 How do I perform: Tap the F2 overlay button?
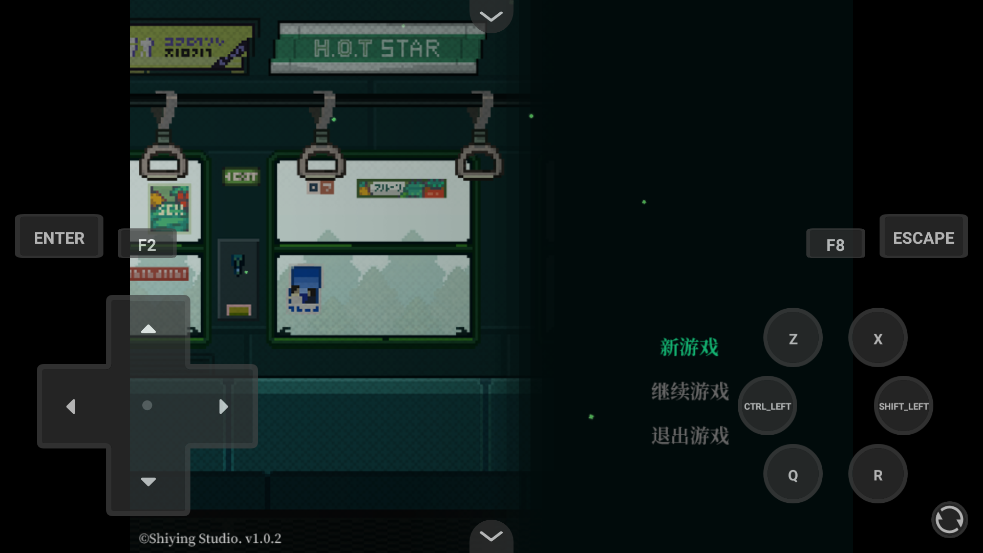[147, 244]
